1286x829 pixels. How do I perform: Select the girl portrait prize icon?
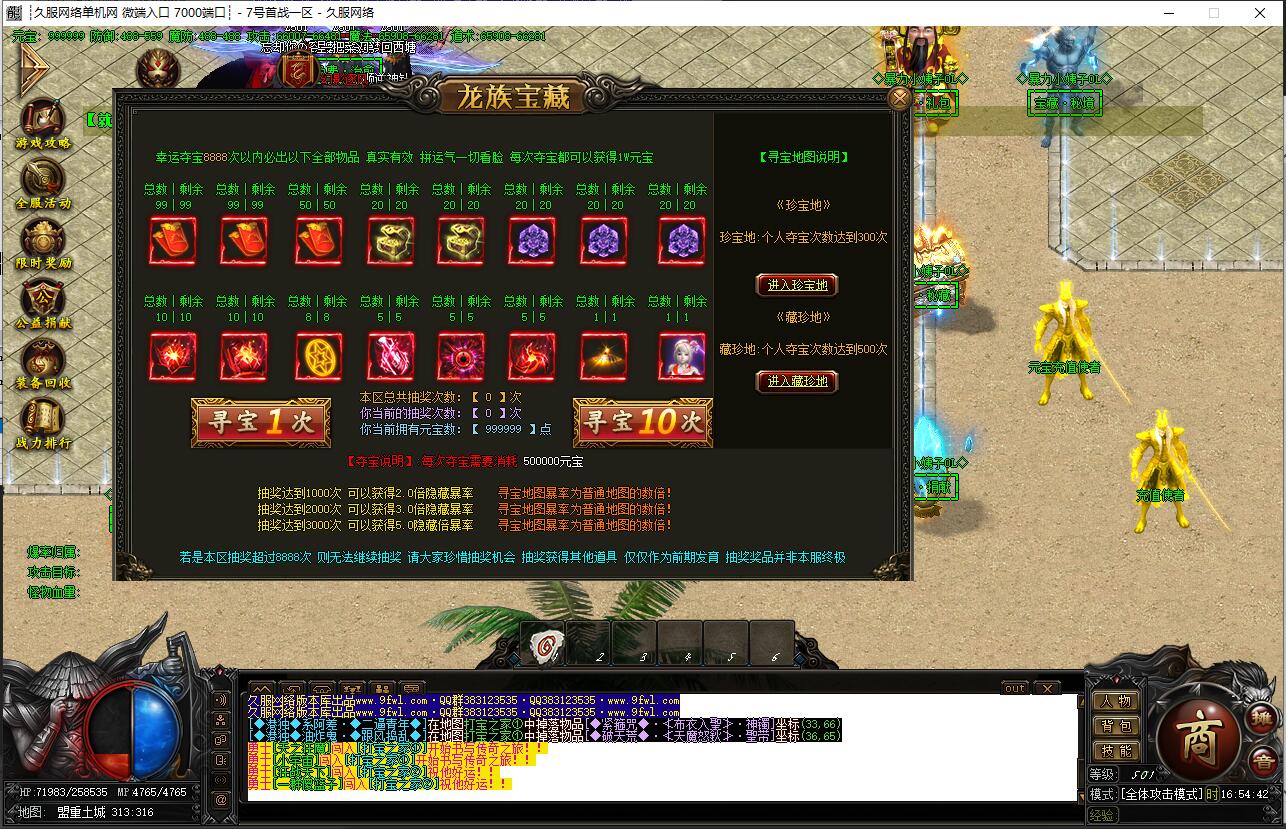(682, 356)
